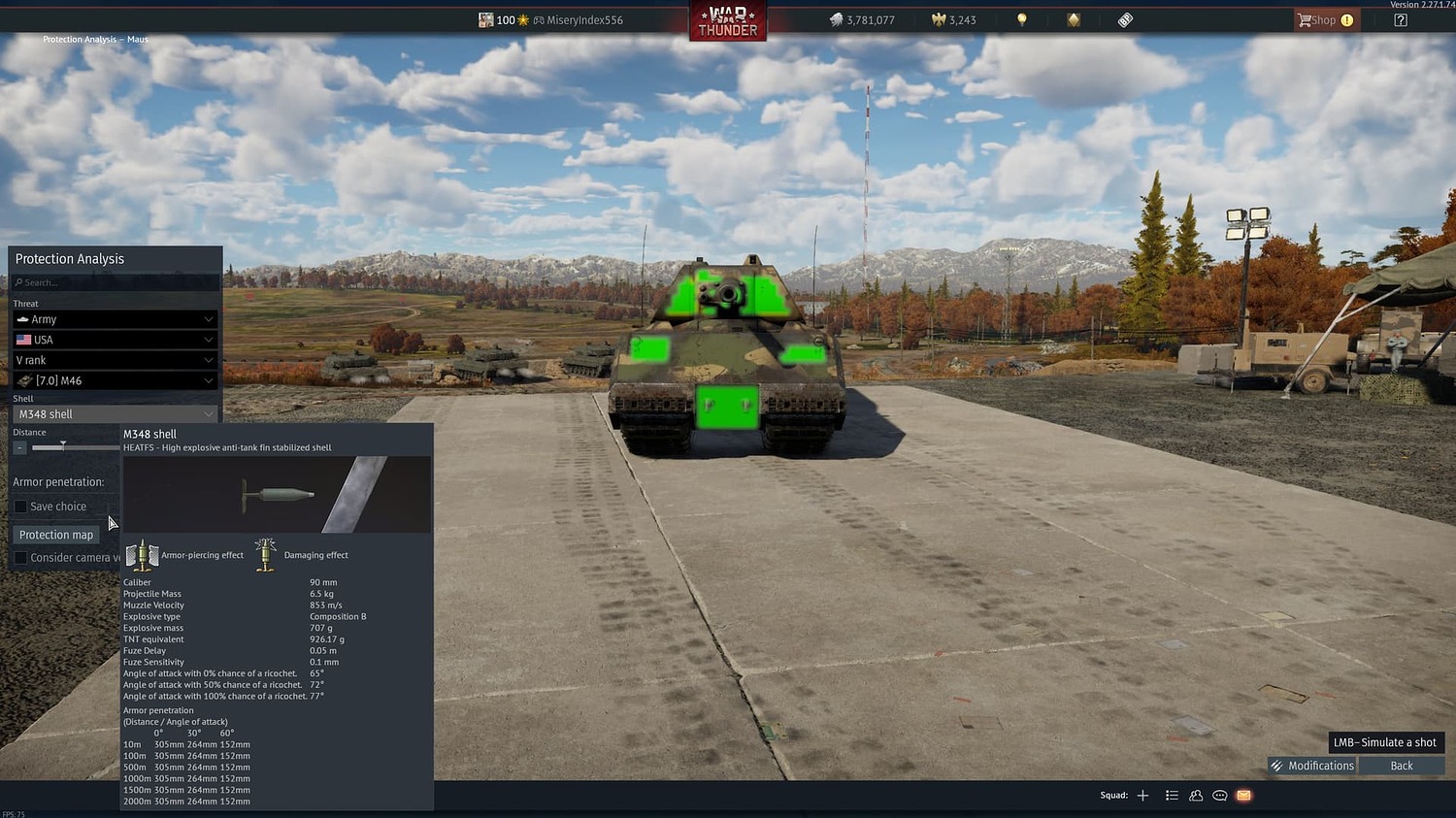Open the friends list via contacts icon
Viewport: 1456px width, 818px height.
pyautogui.click(x=1196, y=795)
